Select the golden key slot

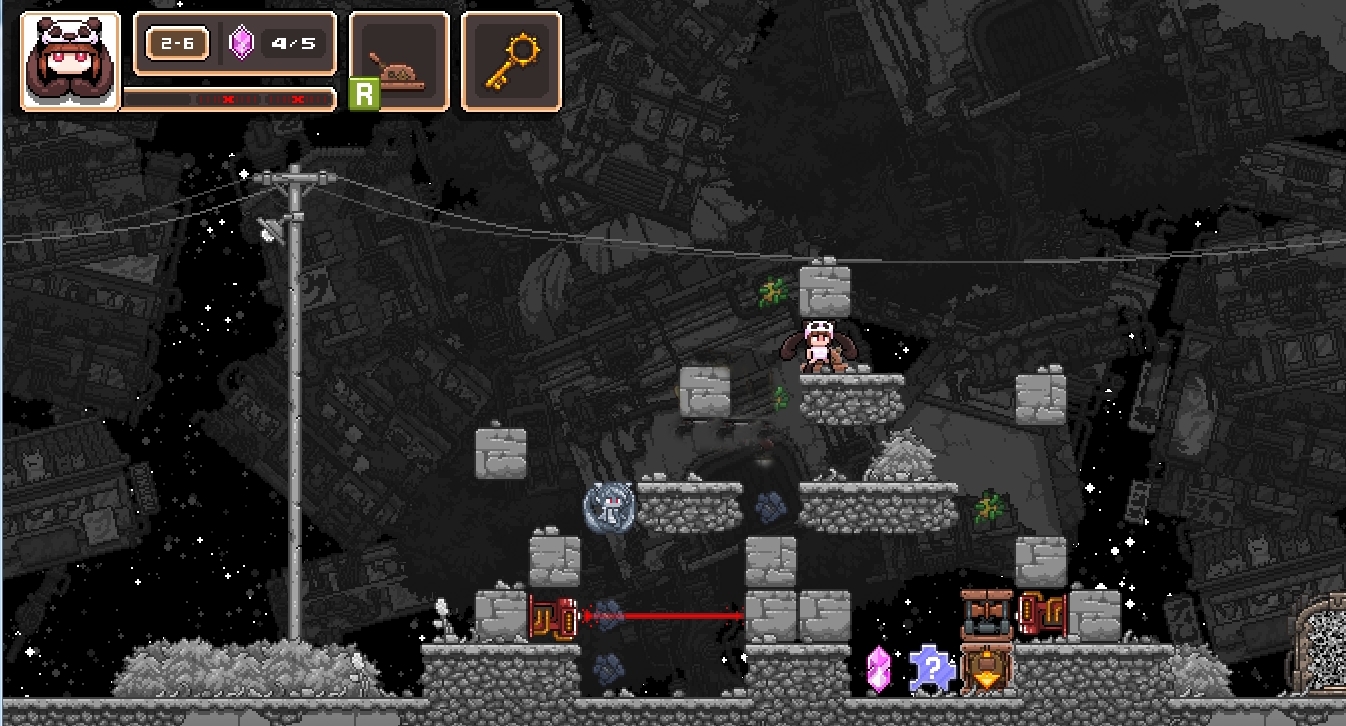(x=511, y=61)
